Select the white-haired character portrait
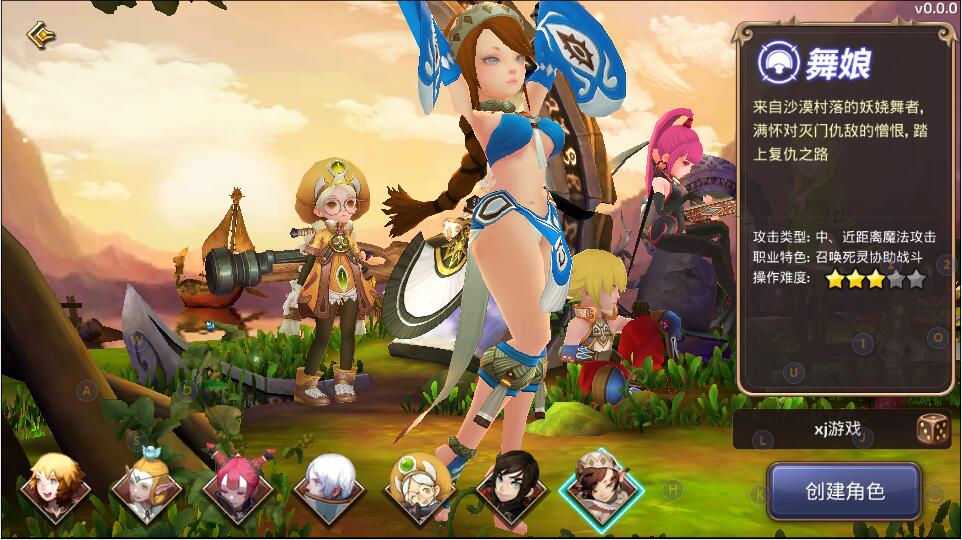The height and width of the screenshot is (540, 962). click(329, 487)
